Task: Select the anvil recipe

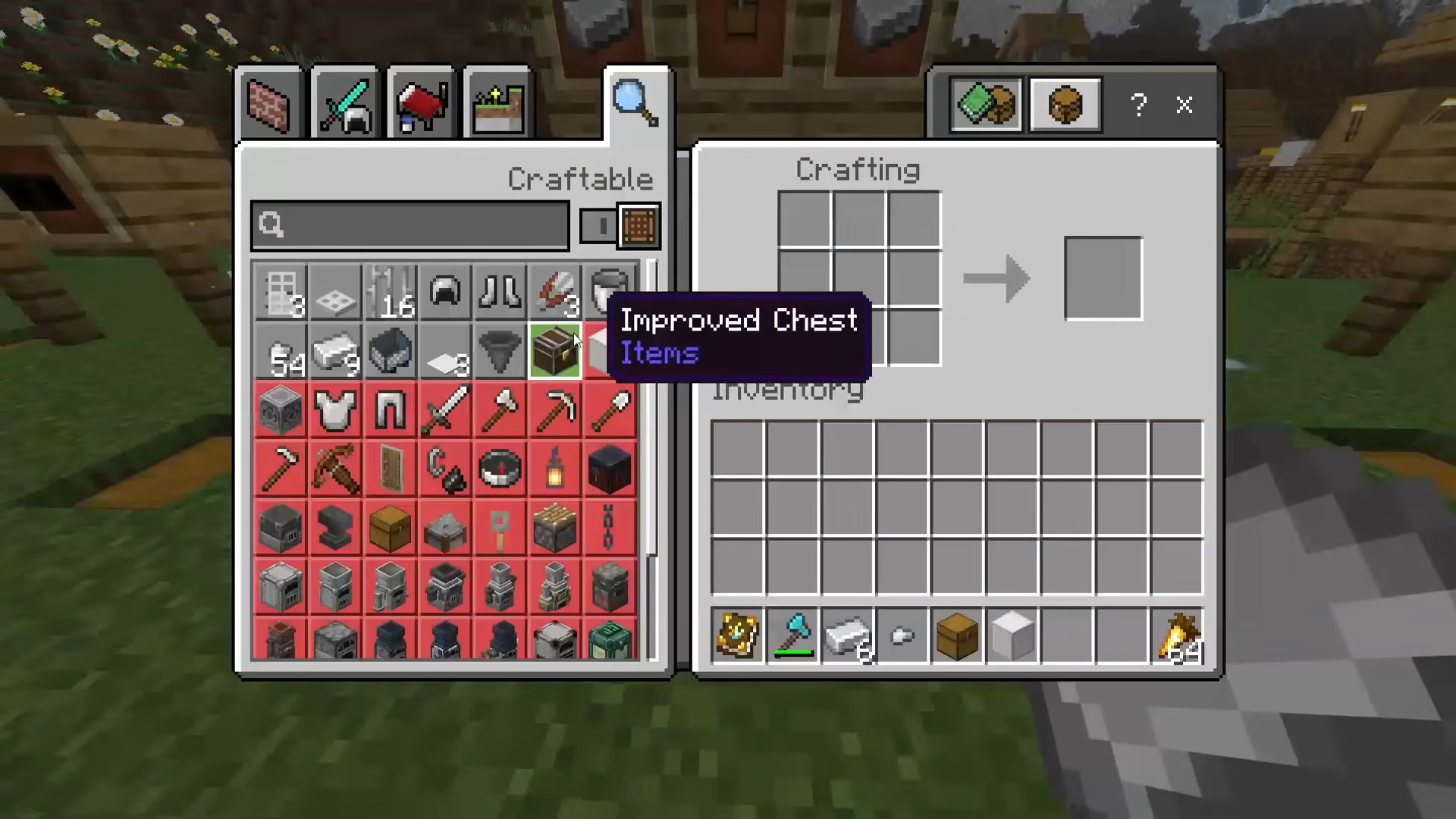Action: (335, 528)
